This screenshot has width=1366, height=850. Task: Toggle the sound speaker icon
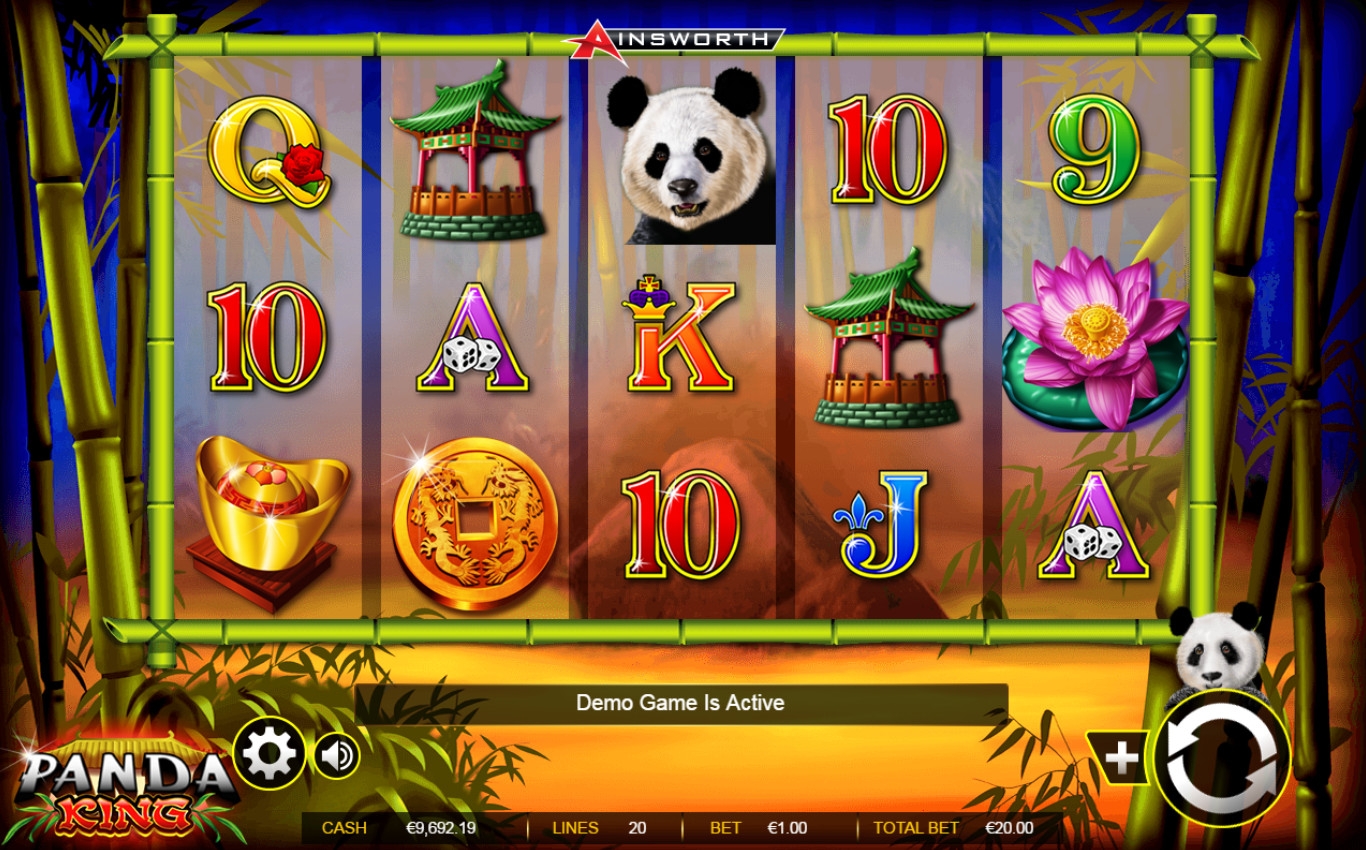(x=337, y=755)
